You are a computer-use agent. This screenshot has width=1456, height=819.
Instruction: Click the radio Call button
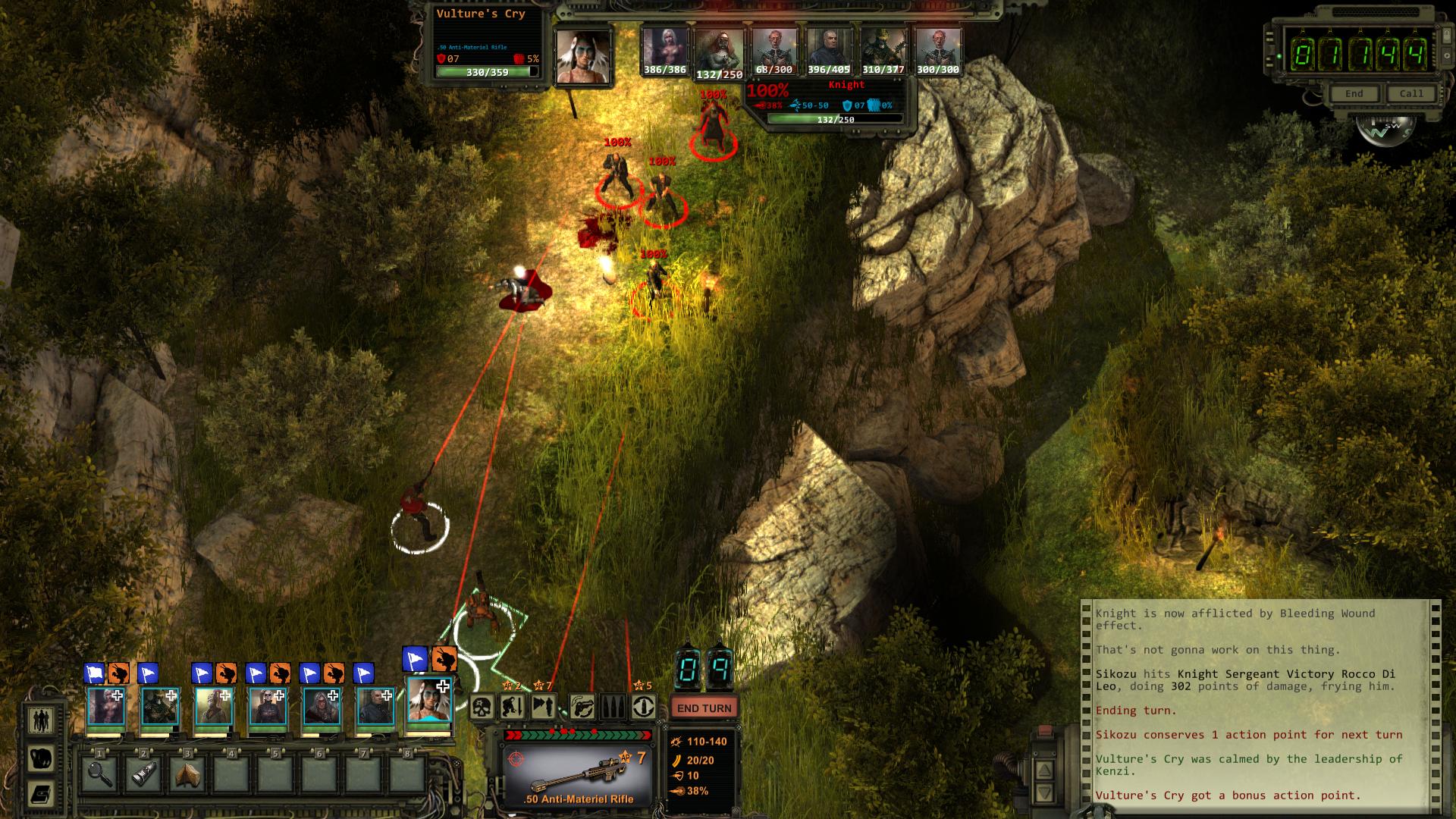(x=1410, y=94)
